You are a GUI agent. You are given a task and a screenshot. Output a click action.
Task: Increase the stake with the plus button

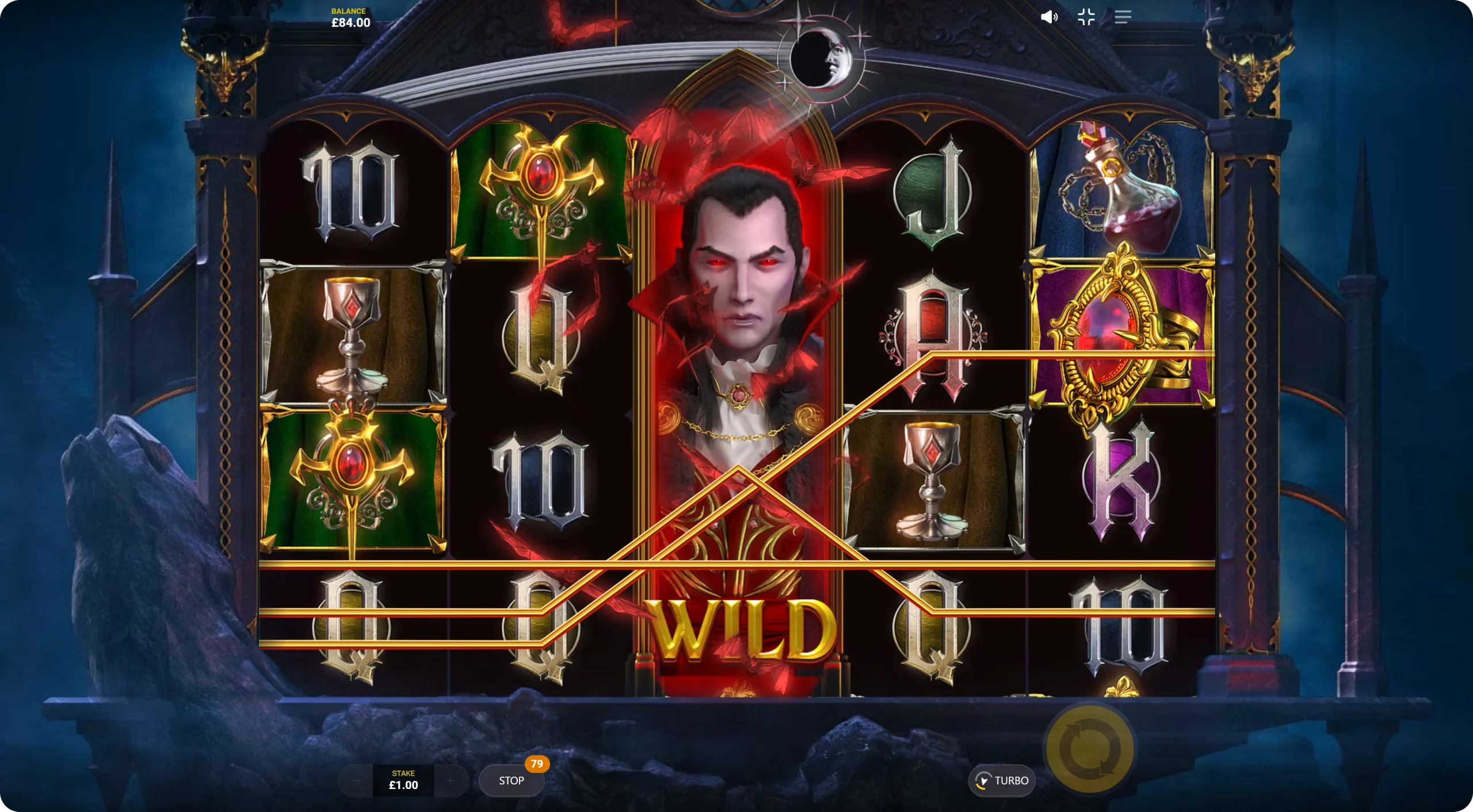(451, 780)
